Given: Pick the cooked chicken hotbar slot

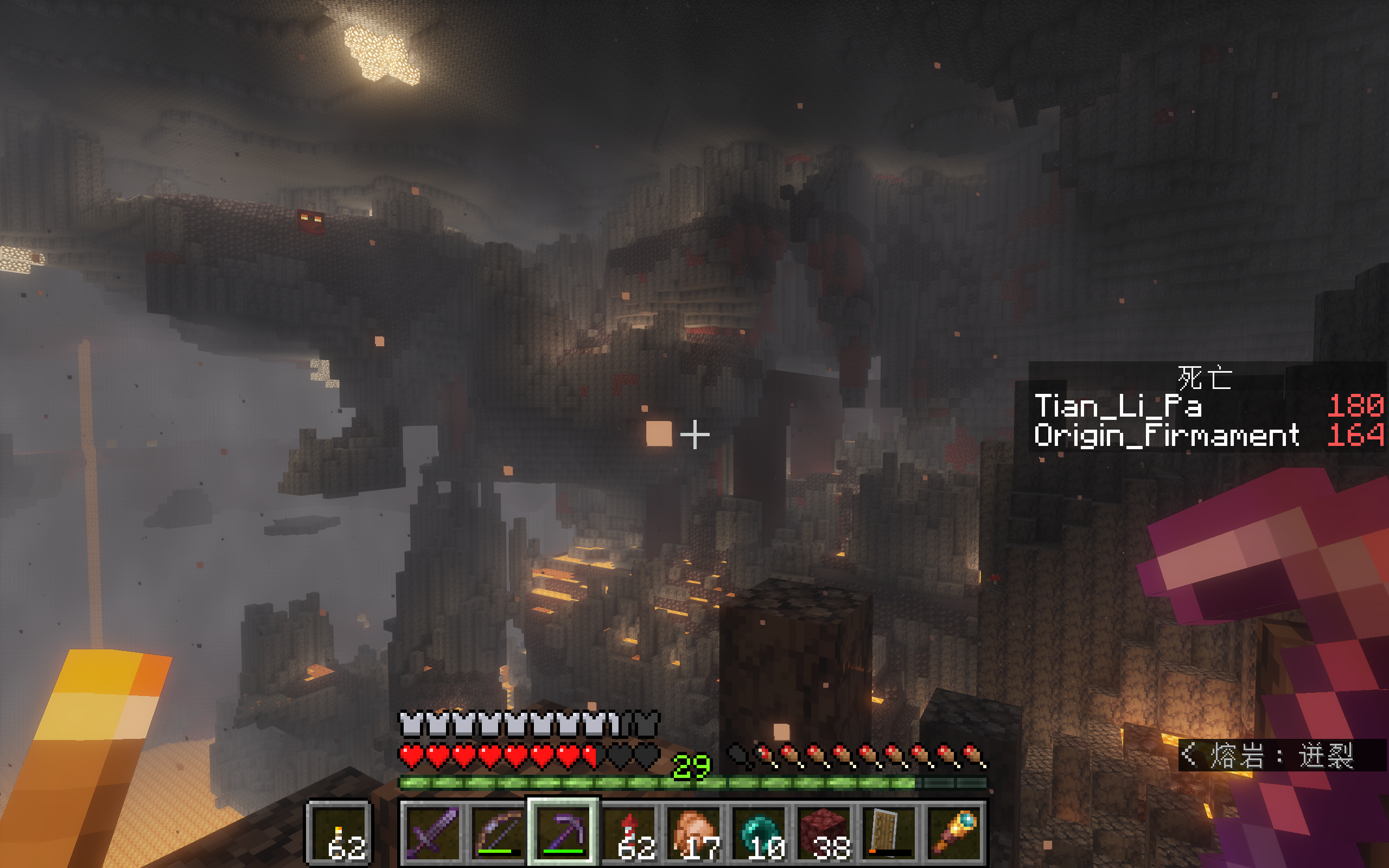Looking at the screenshot, I should [x=693, y=832].
